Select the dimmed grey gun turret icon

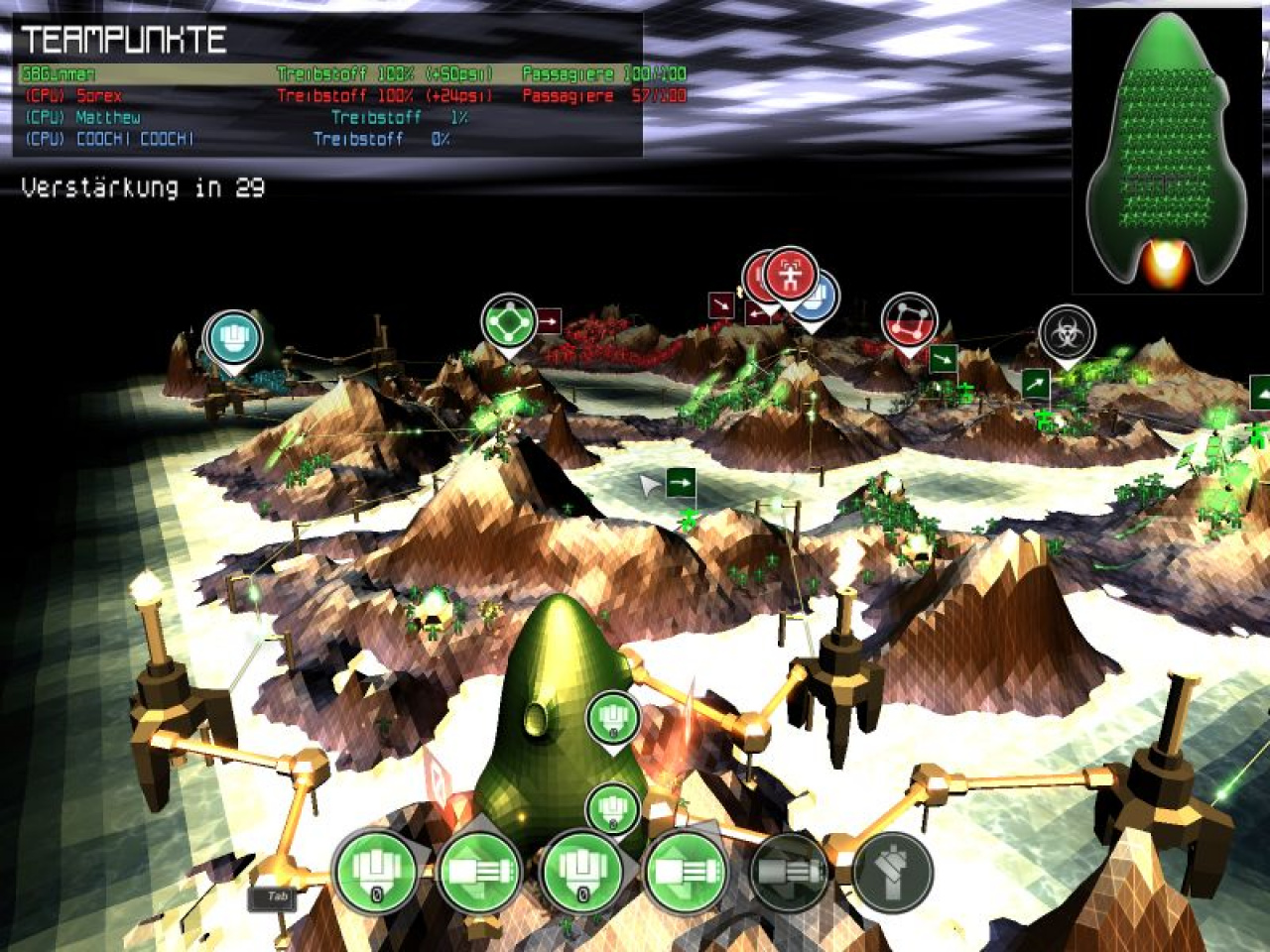[x=791, y=873]
